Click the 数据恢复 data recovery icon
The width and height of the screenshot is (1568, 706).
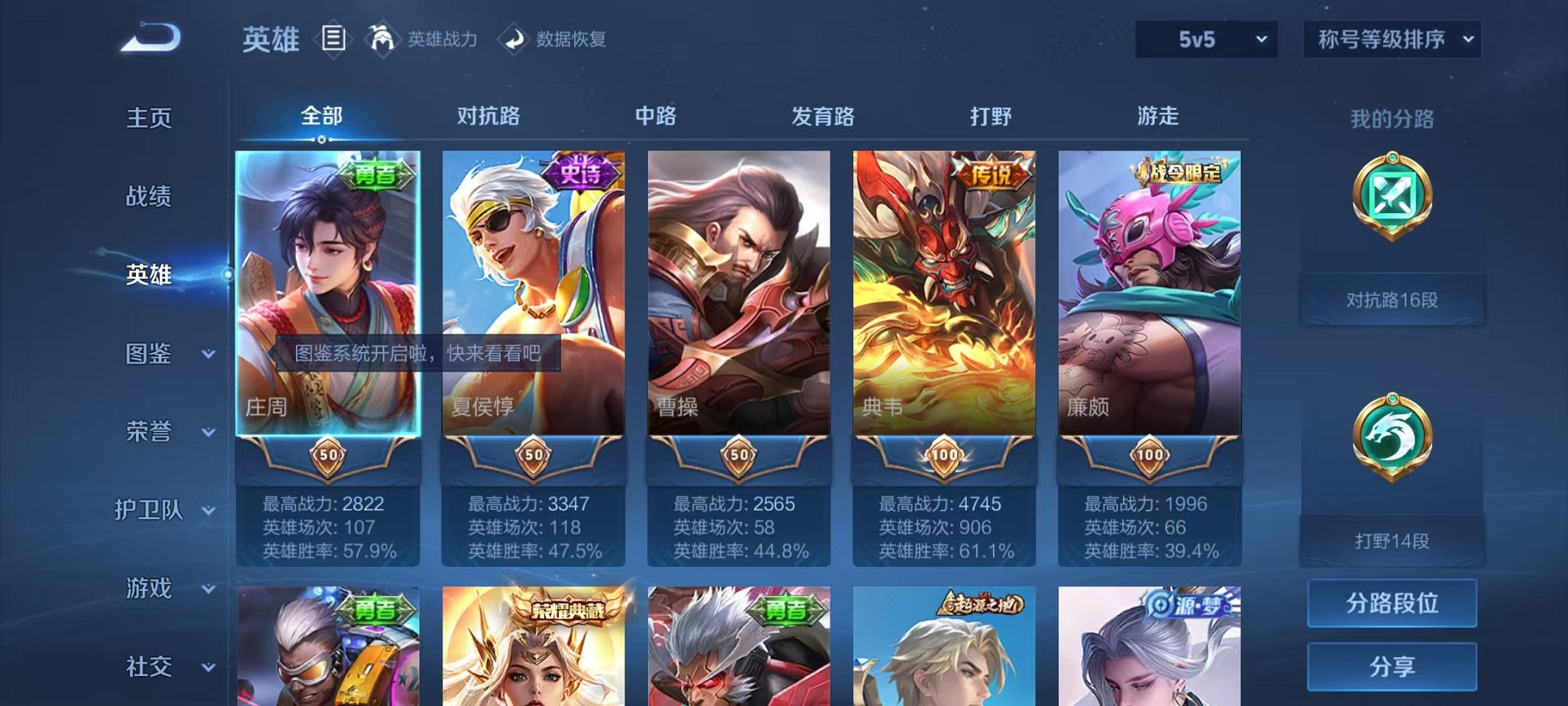(x=515, y=38)
